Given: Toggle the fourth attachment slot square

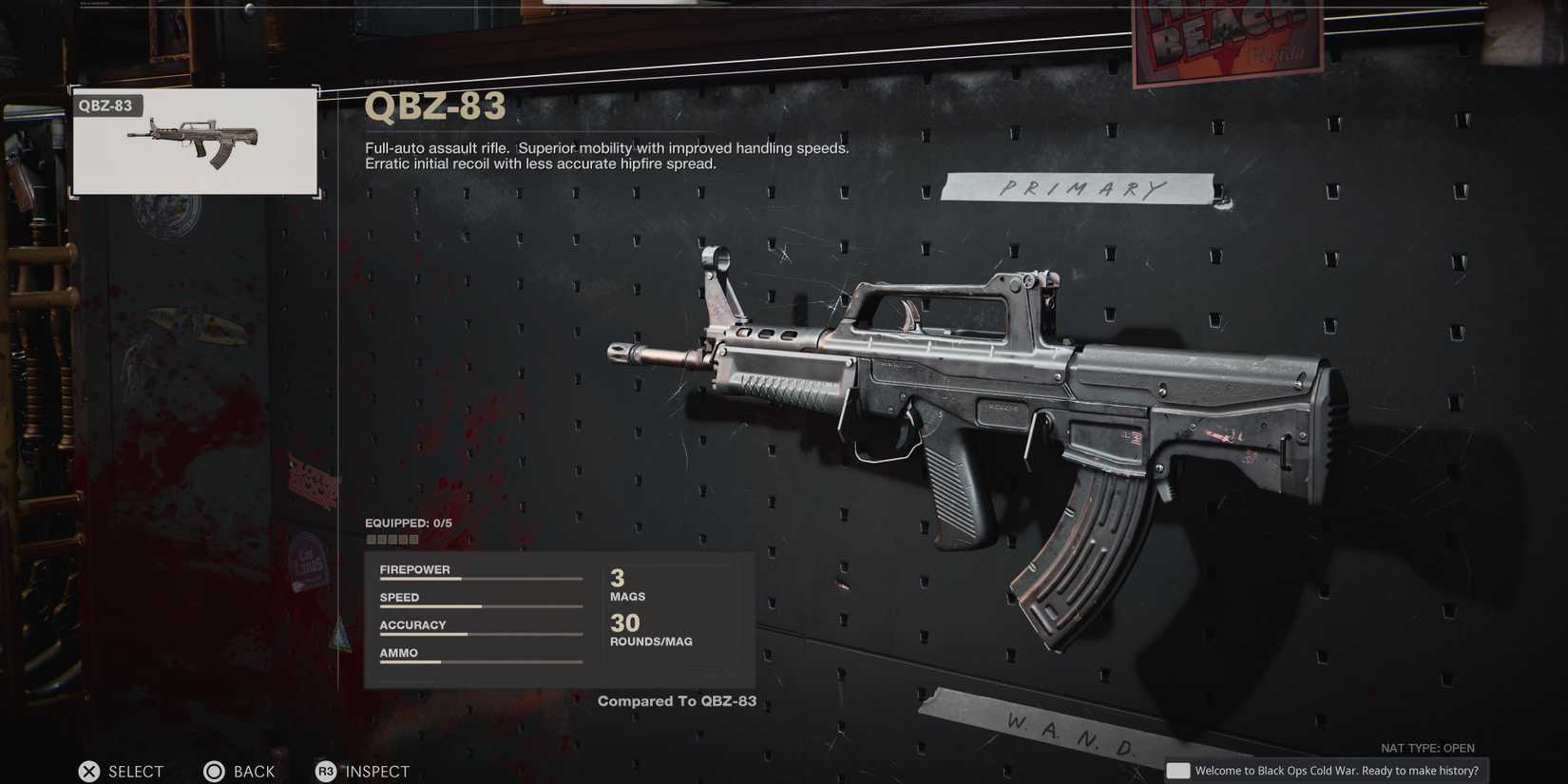Looking at the screenshot, I should click(x=402, y=539).
